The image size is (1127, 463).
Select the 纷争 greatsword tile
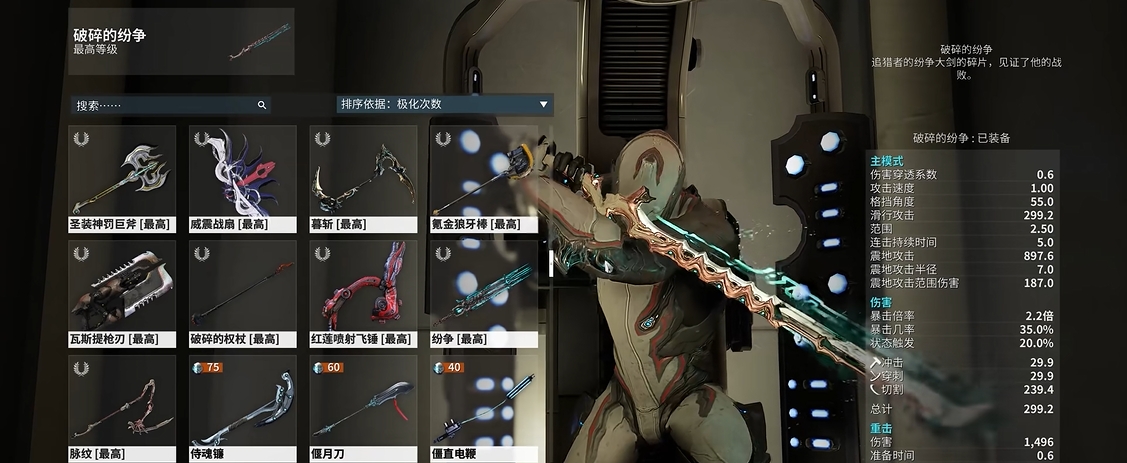coord(483,293)
